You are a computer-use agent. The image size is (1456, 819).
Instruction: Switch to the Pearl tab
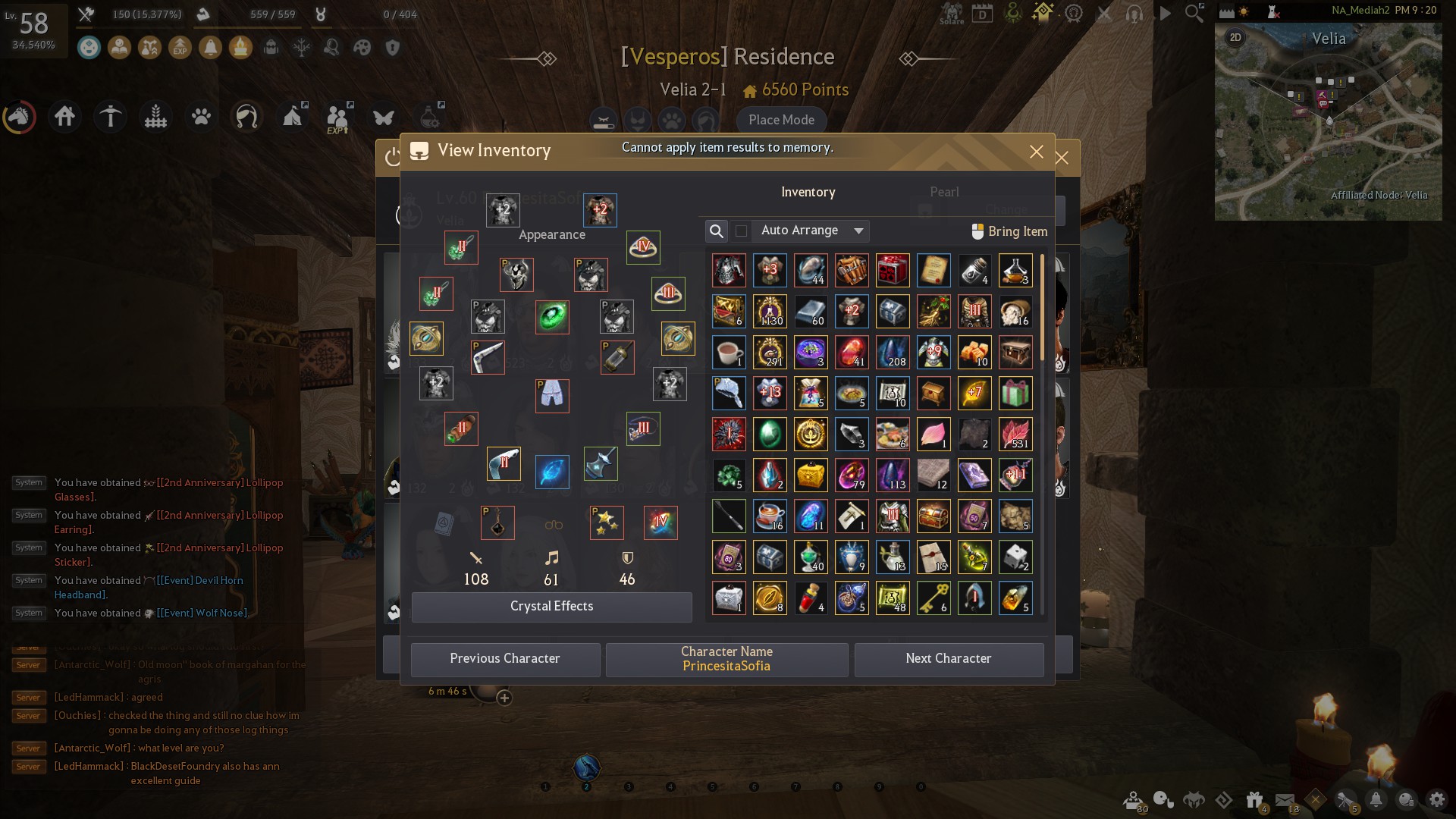point(944,192)
